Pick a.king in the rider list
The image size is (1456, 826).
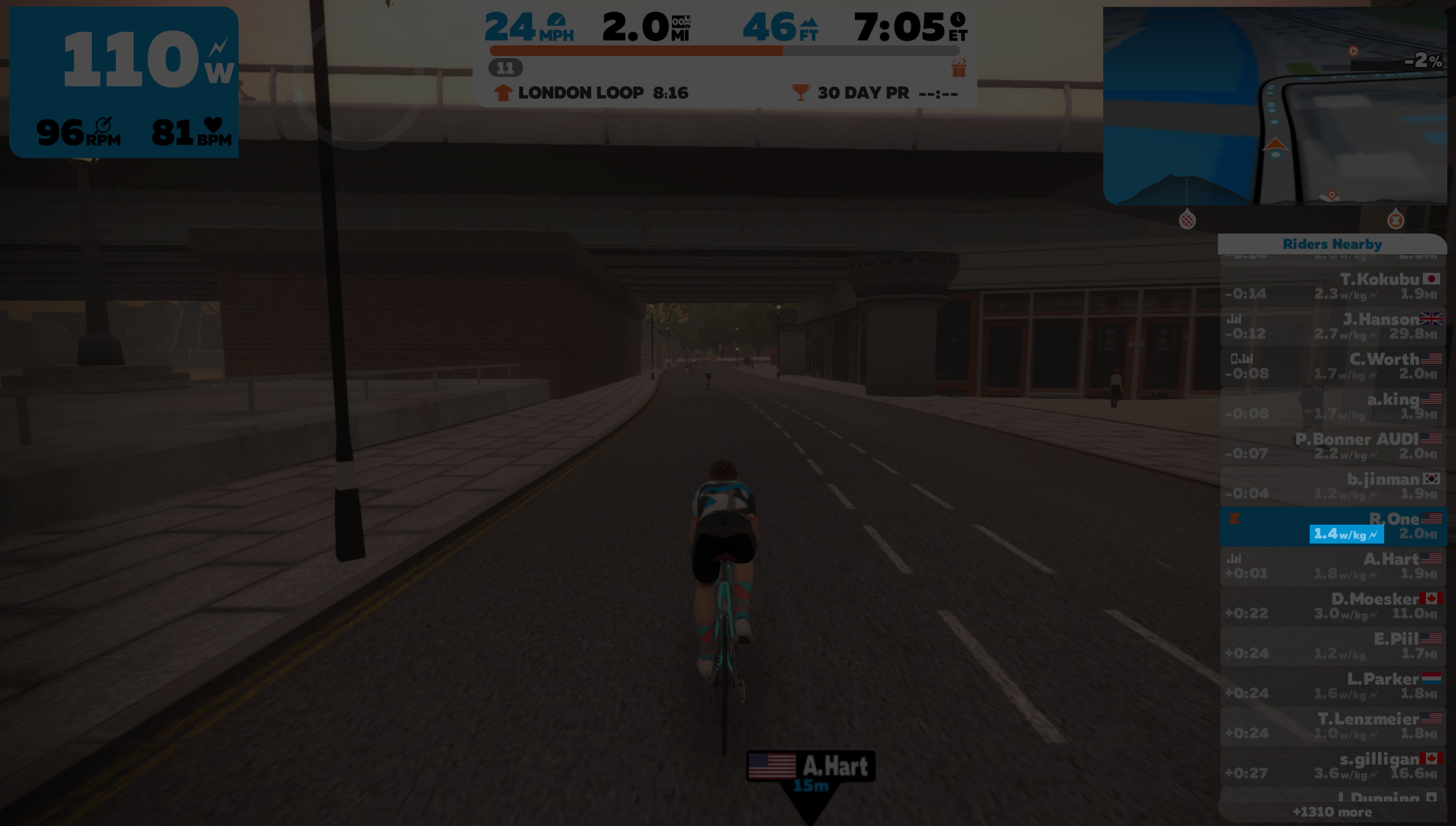coord(1332,407)
